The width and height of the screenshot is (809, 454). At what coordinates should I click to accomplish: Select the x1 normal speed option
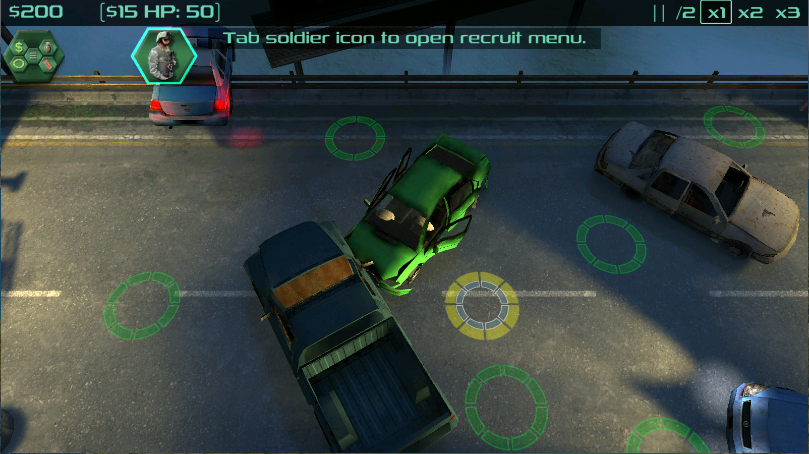click(715, 13)
